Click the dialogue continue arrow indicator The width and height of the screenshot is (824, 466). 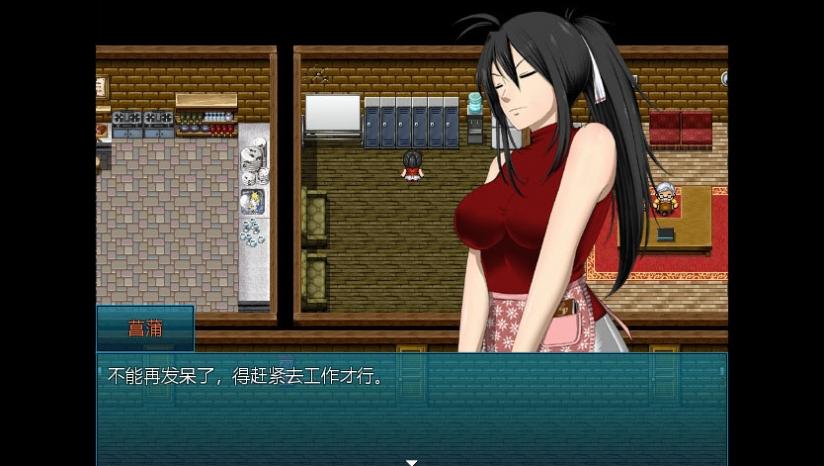coord(411,462)
